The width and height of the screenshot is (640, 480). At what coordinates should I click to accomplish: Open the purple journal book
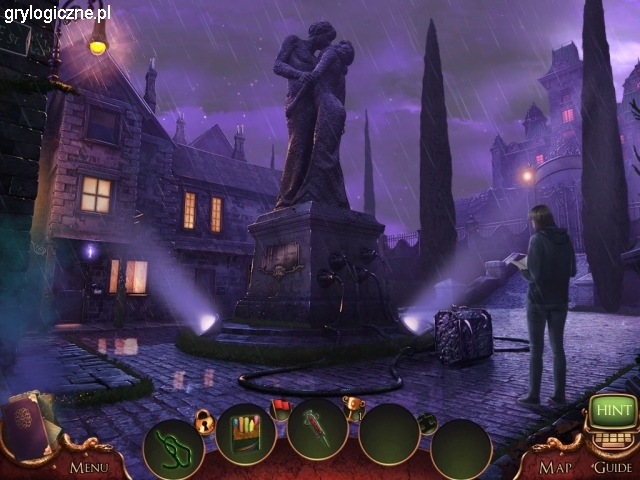click(28, 425)
